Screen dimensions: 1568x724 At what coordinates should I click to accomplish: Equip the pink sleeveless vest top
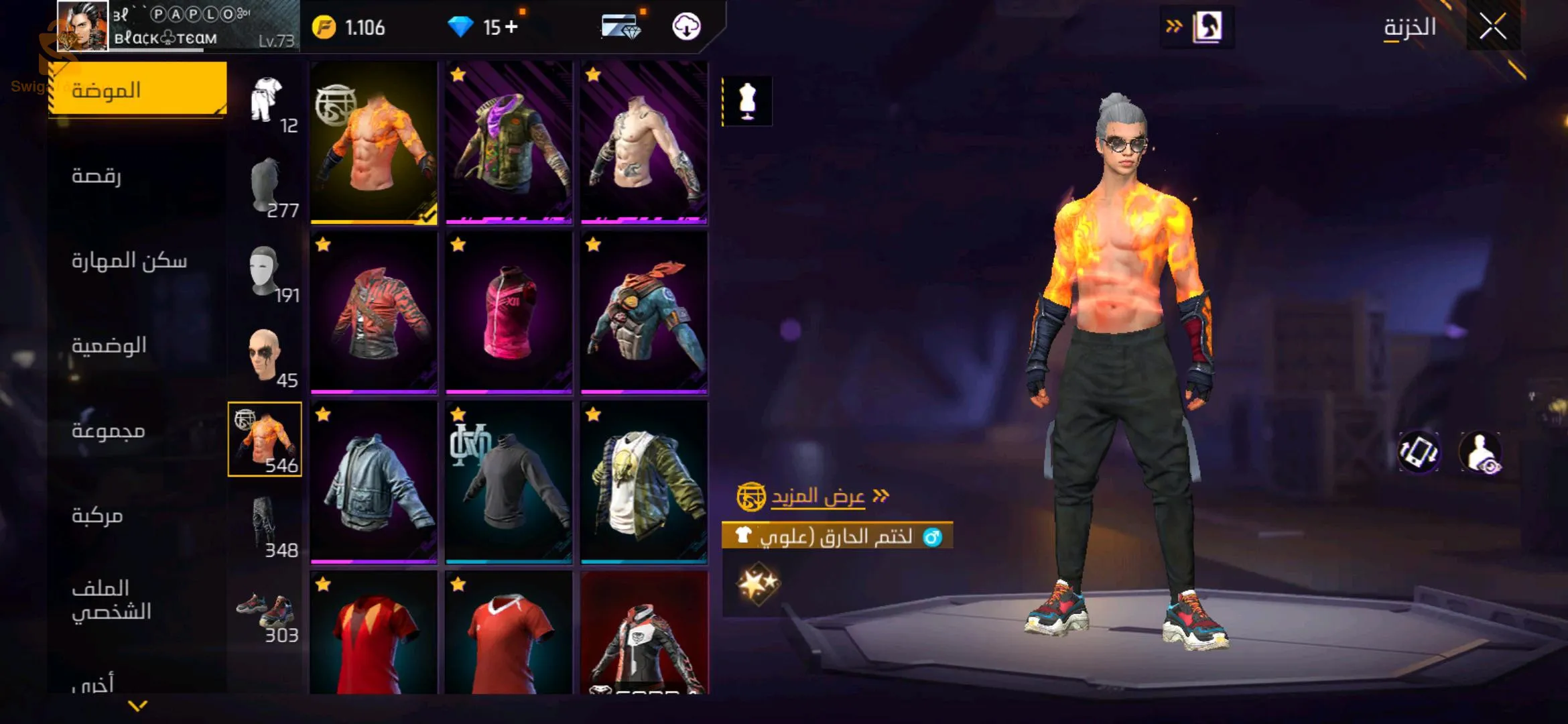[x=509, y=312]
